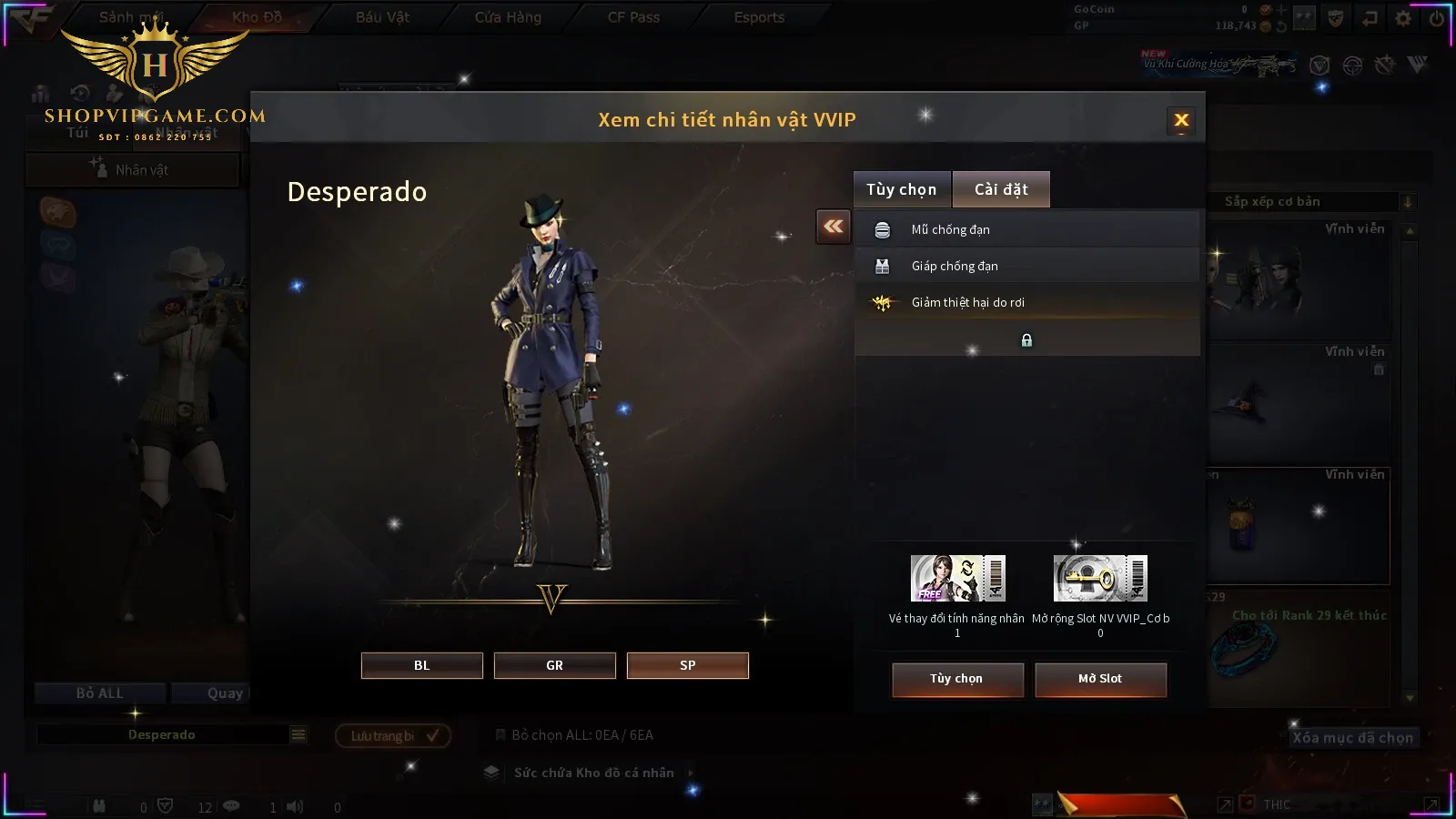Select the Mũ chống đạn row
This screenshot has width=1456, height=819.
[1026, 229]
